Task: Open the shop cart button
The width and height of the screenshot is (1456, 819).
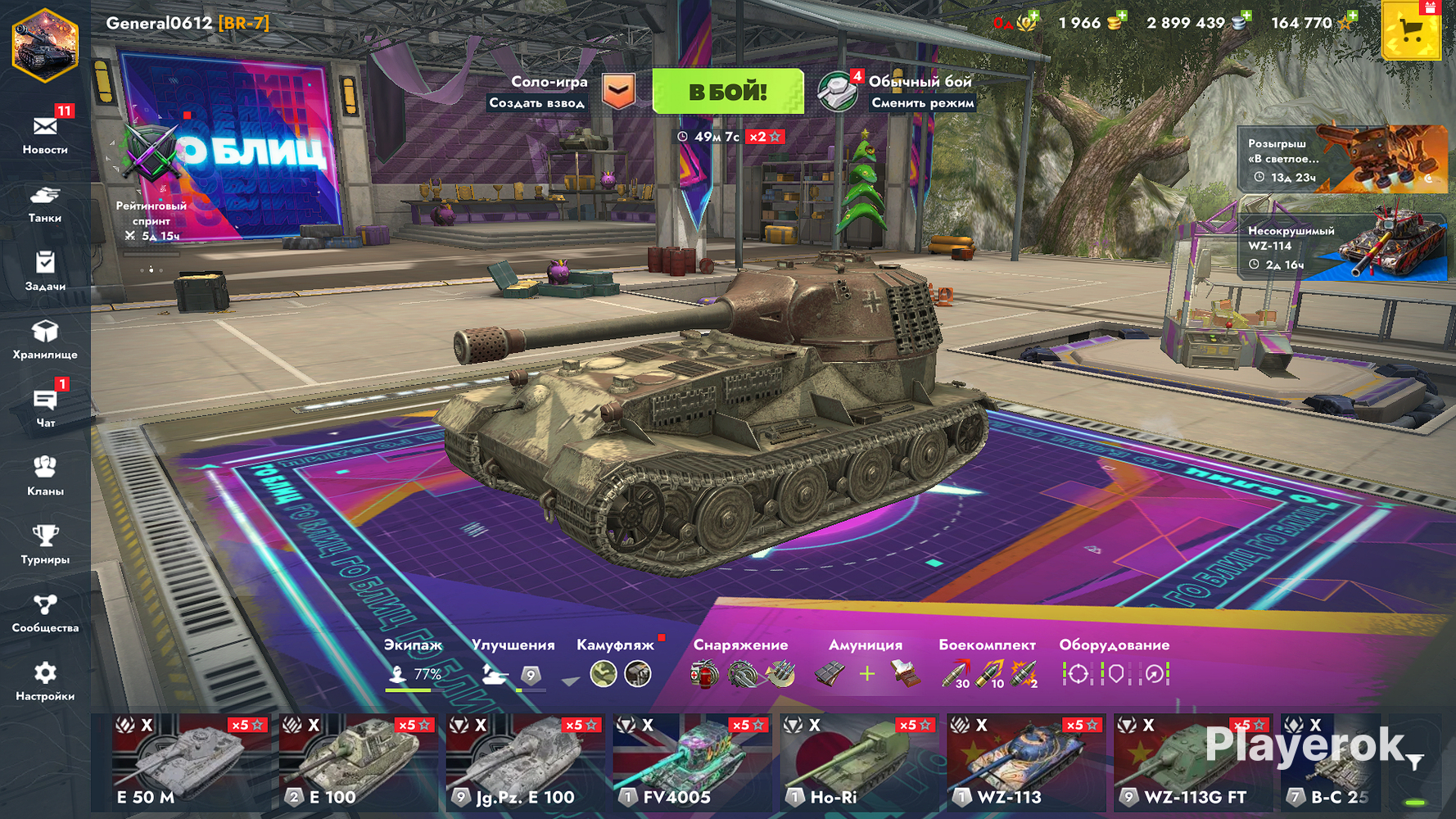Action: (1409, 31)
